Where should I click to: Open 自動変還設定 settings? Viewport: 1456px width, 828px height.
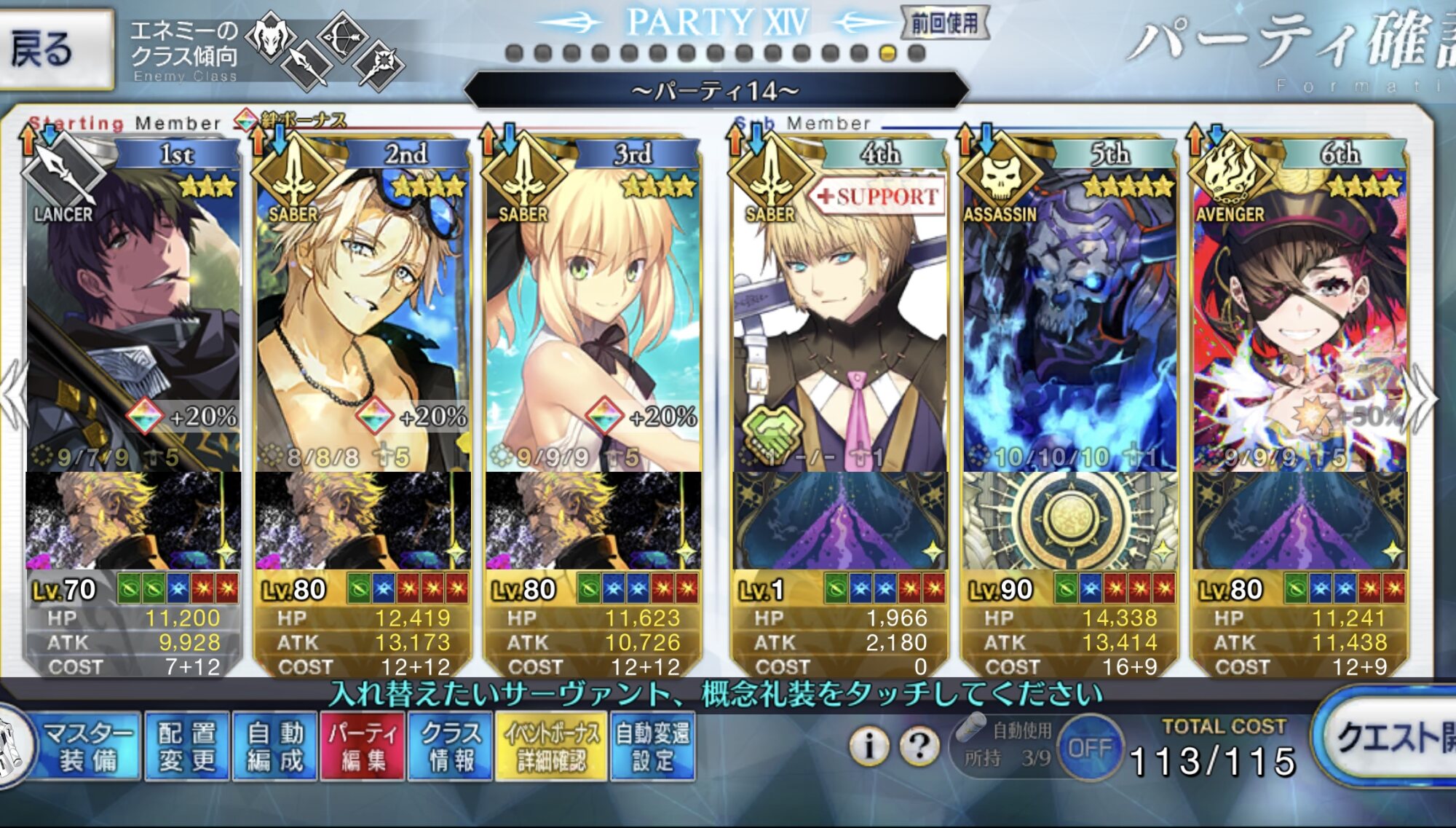click(652, 746)
